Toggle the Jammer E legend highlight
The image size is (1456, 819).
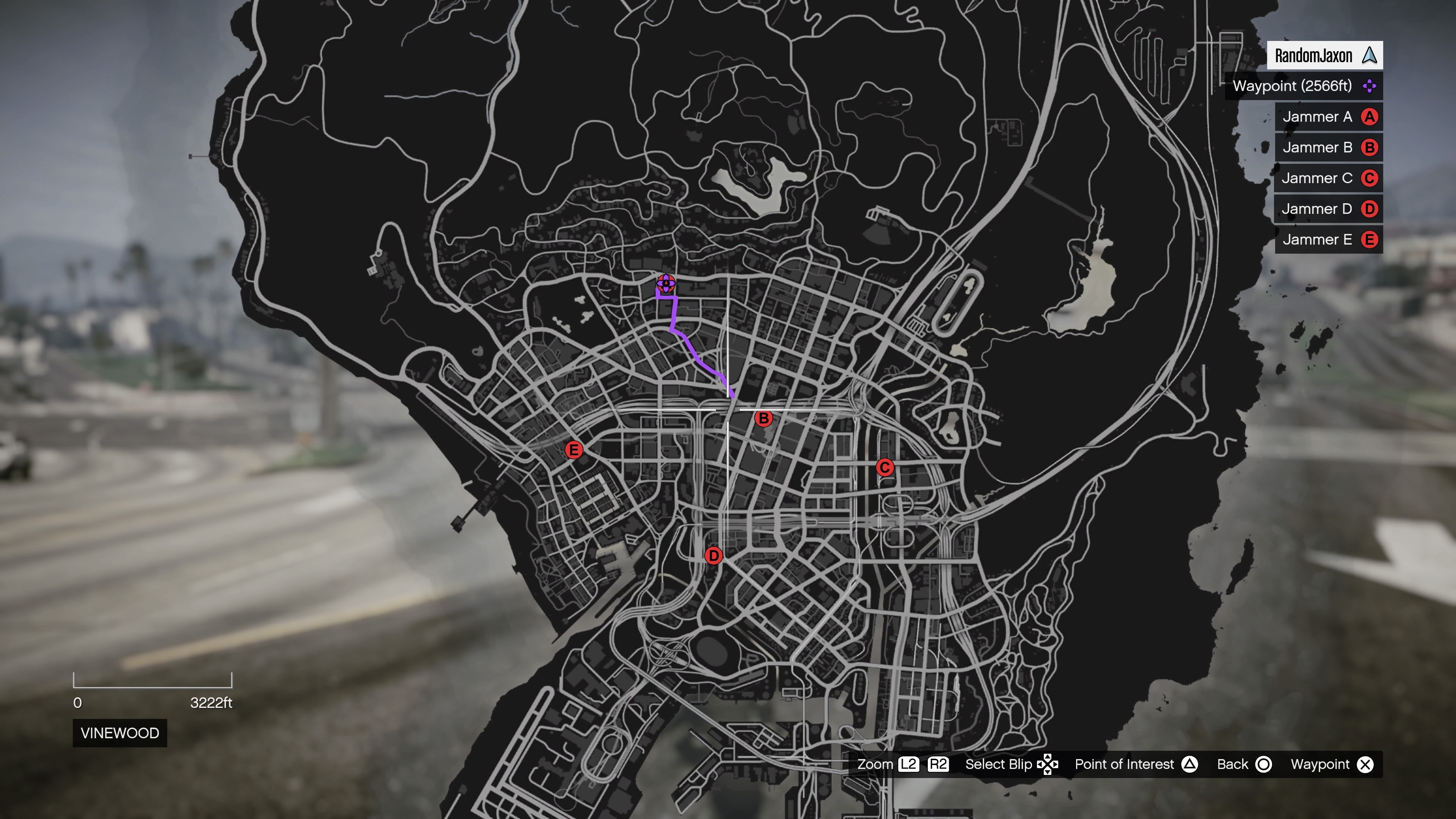click(x=1328, y=239)
